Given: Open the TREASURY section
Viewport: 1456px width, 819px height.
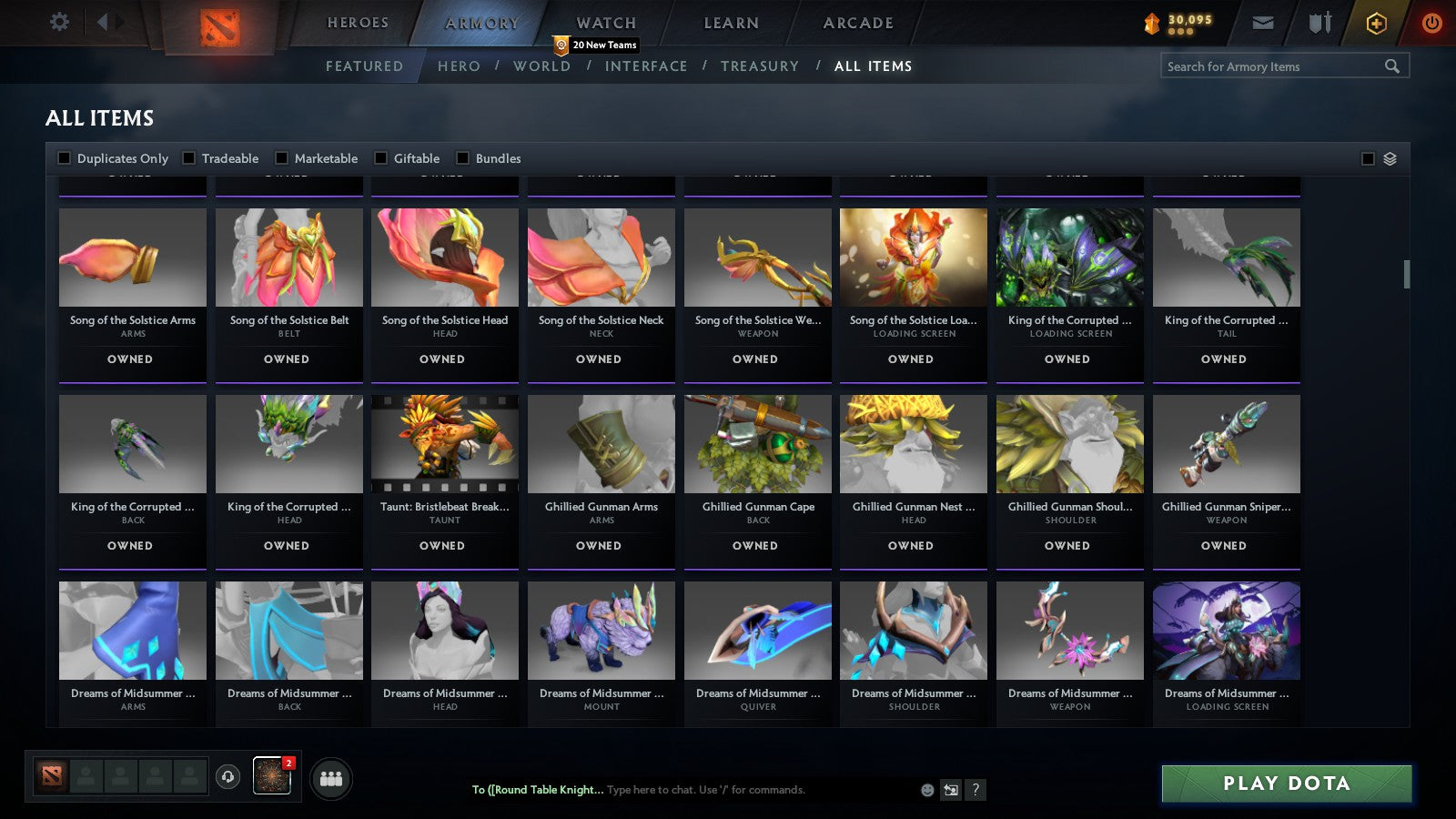Looking at the screenshot, I should pyautogui.click(x=761, y=66).
